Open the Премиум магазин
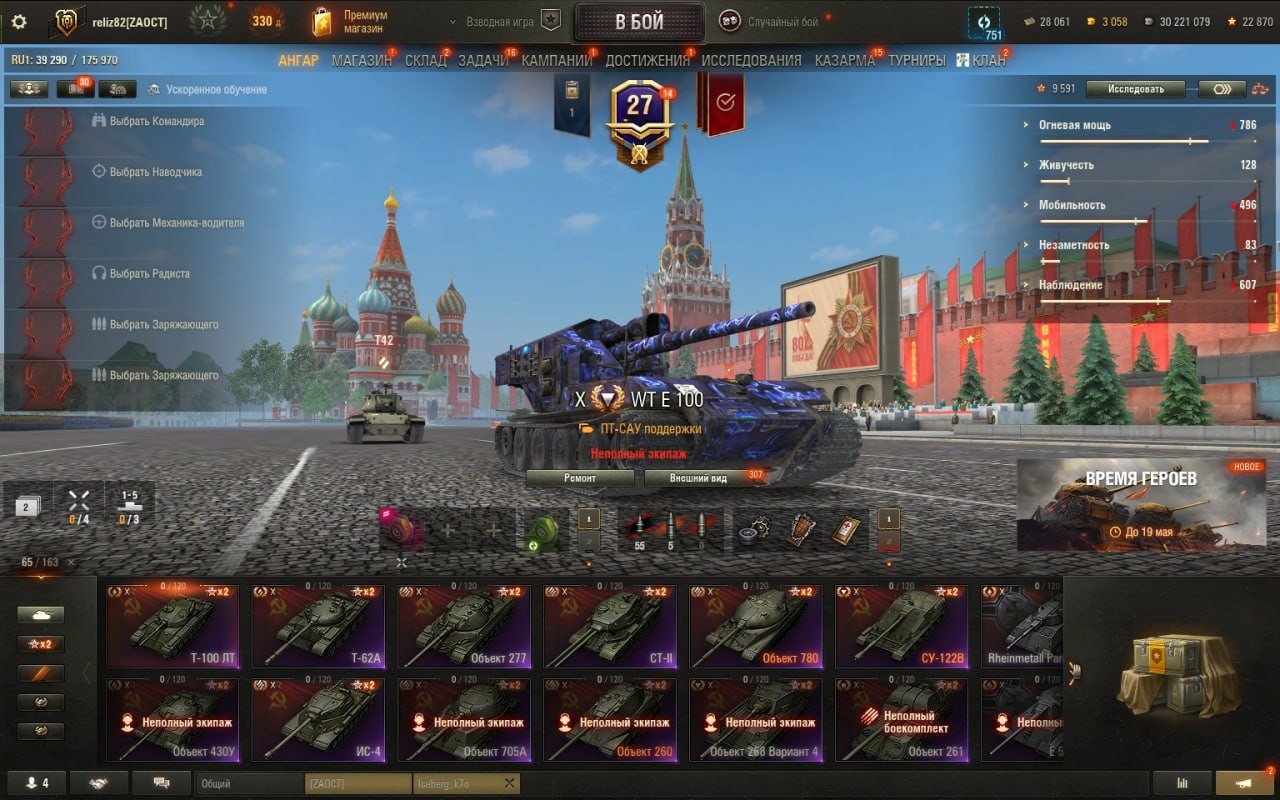Screen dimensions: 1280x800 (357, 22)
